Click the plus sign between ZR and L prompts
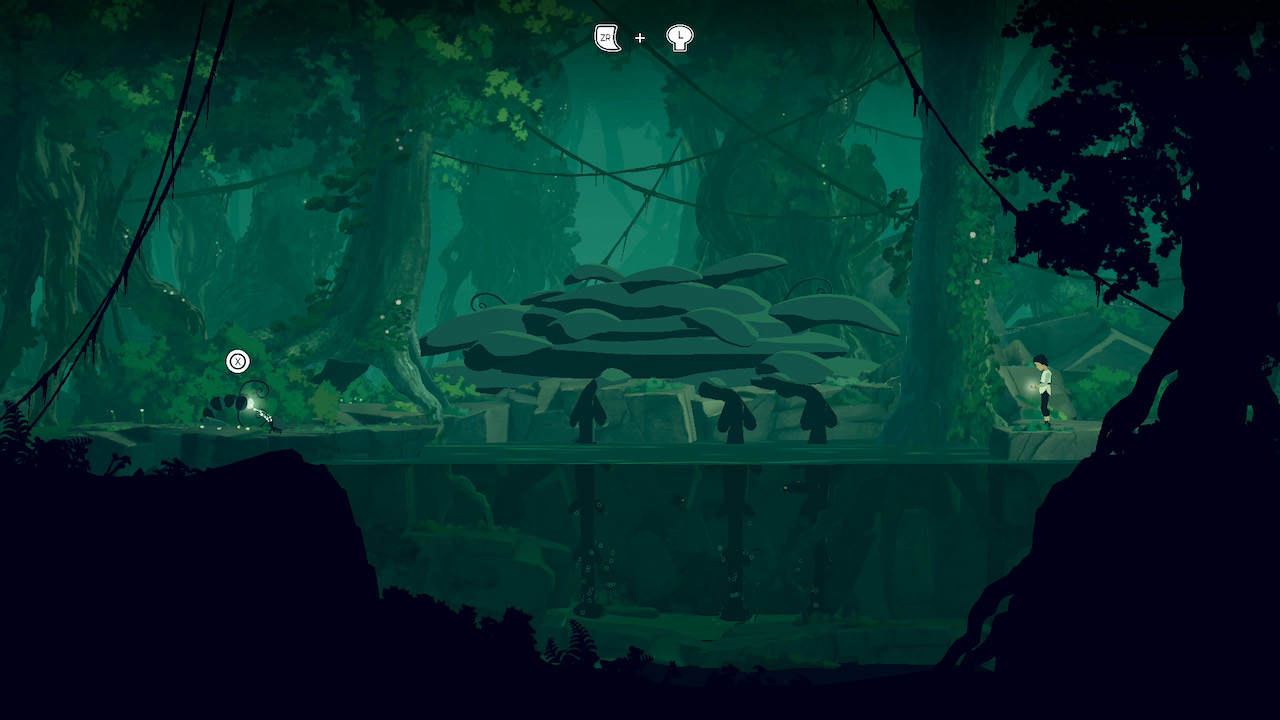Screen dimensions: 1280x720 coord(640,38)
